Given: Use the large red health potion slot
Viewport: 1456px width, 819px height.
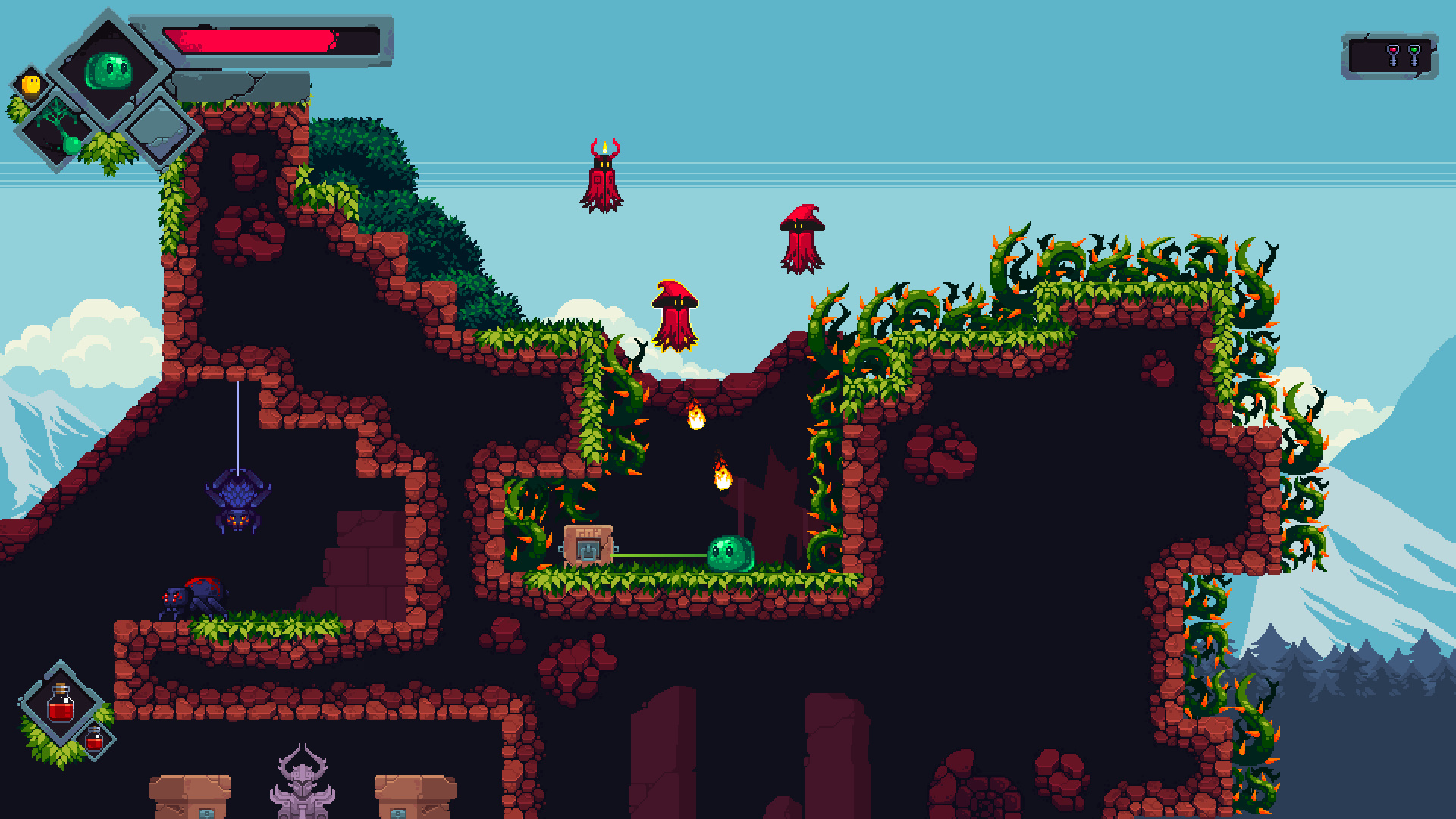Looking at the screenshot, I should tap(61, 704).
